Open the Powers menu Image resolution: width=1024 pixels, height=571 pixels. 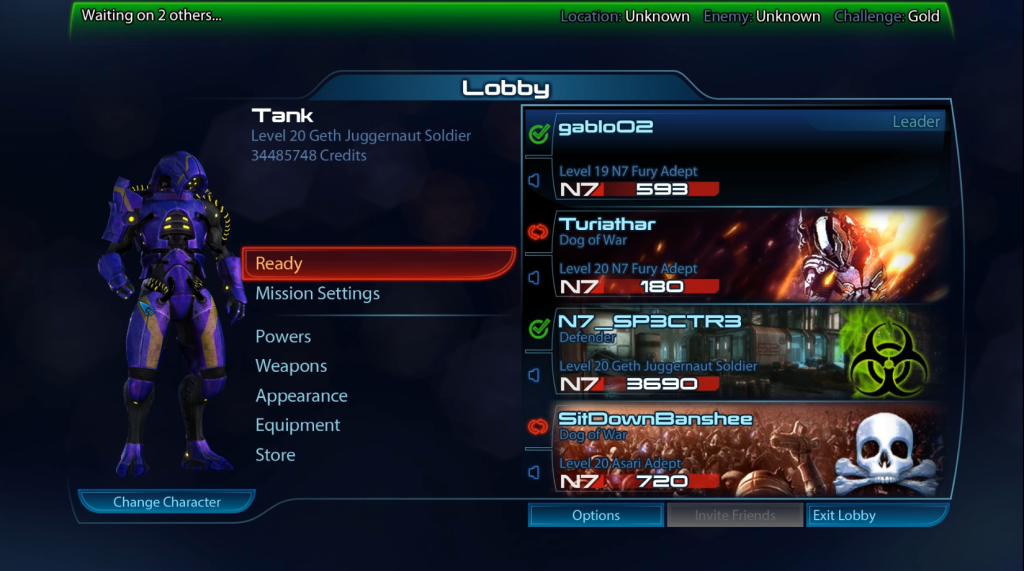pyautogui.click(x=283, y=337)
